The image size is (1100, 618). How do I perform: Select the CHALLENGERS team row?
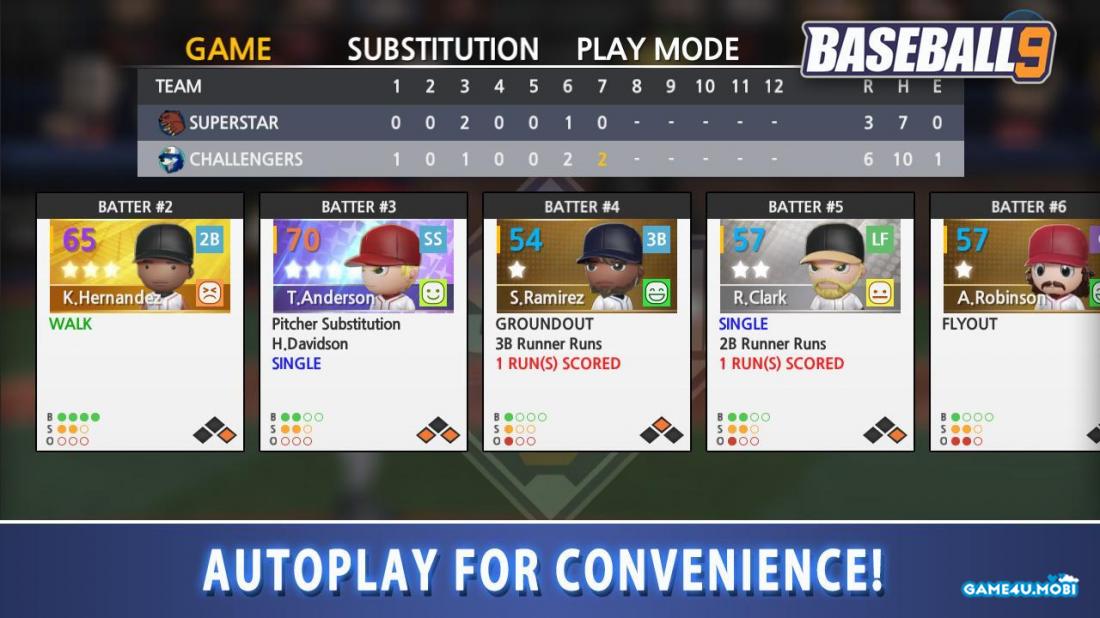550,159
